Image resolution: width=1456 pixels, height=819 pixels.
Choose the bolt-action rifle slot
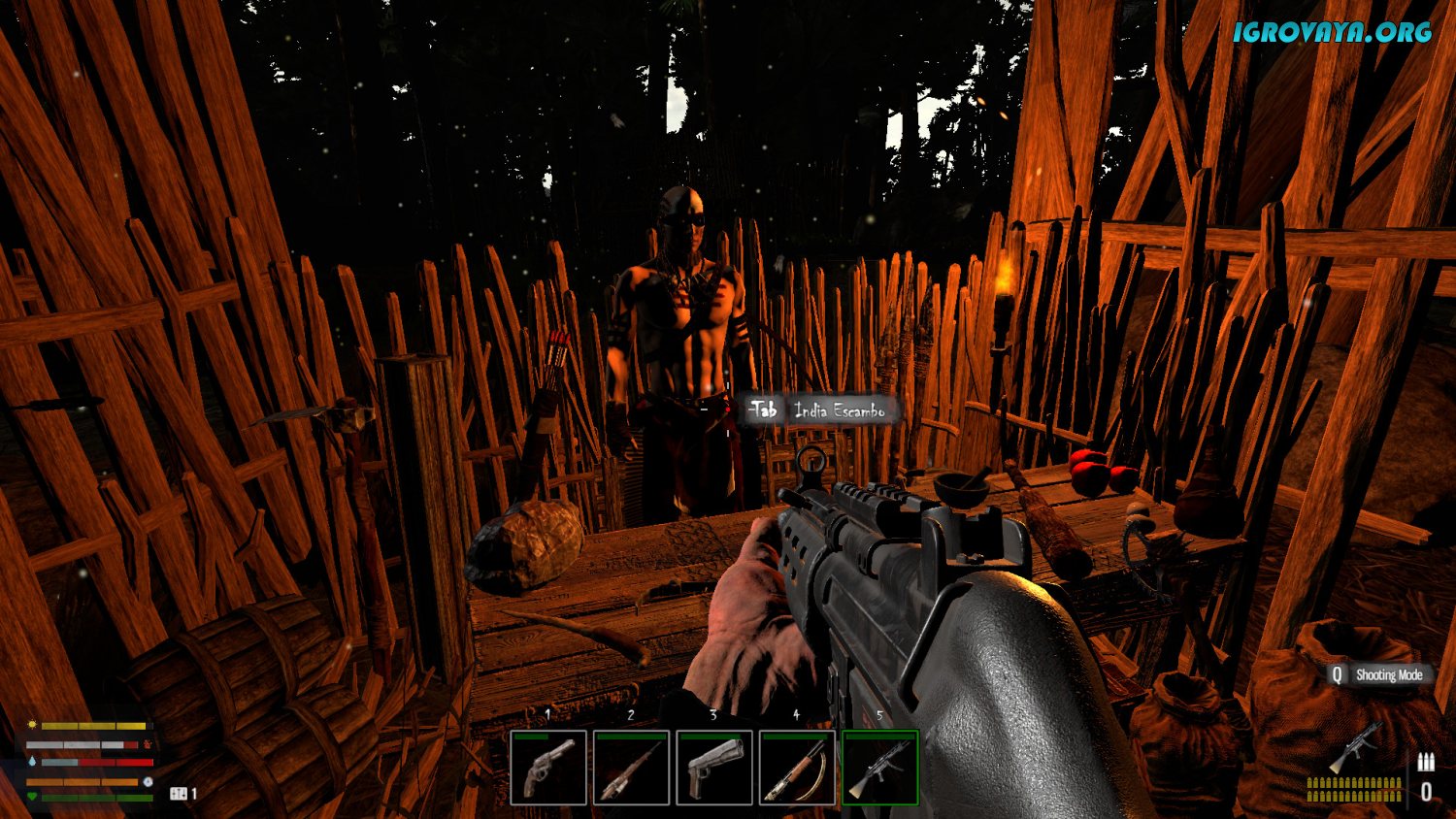(x=631, y=768)
